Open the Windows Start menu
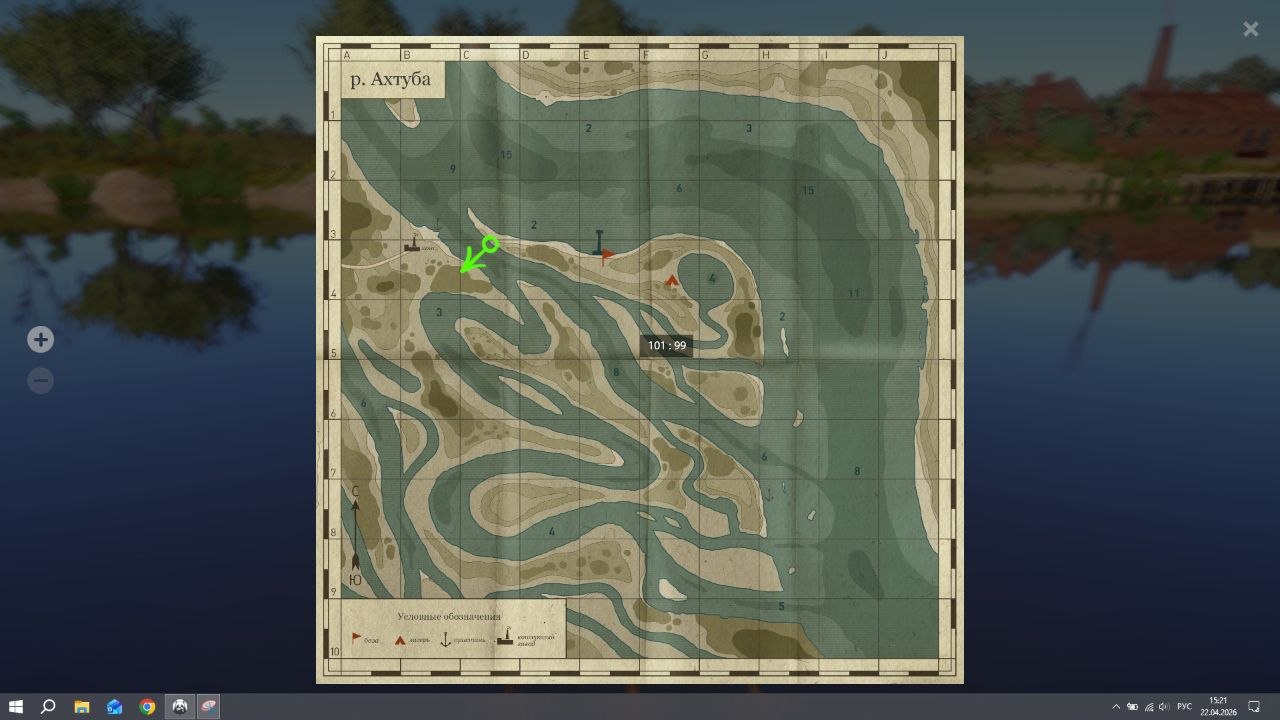Image resolution: width=1280 pixels, height=720 pixels. 13,707
